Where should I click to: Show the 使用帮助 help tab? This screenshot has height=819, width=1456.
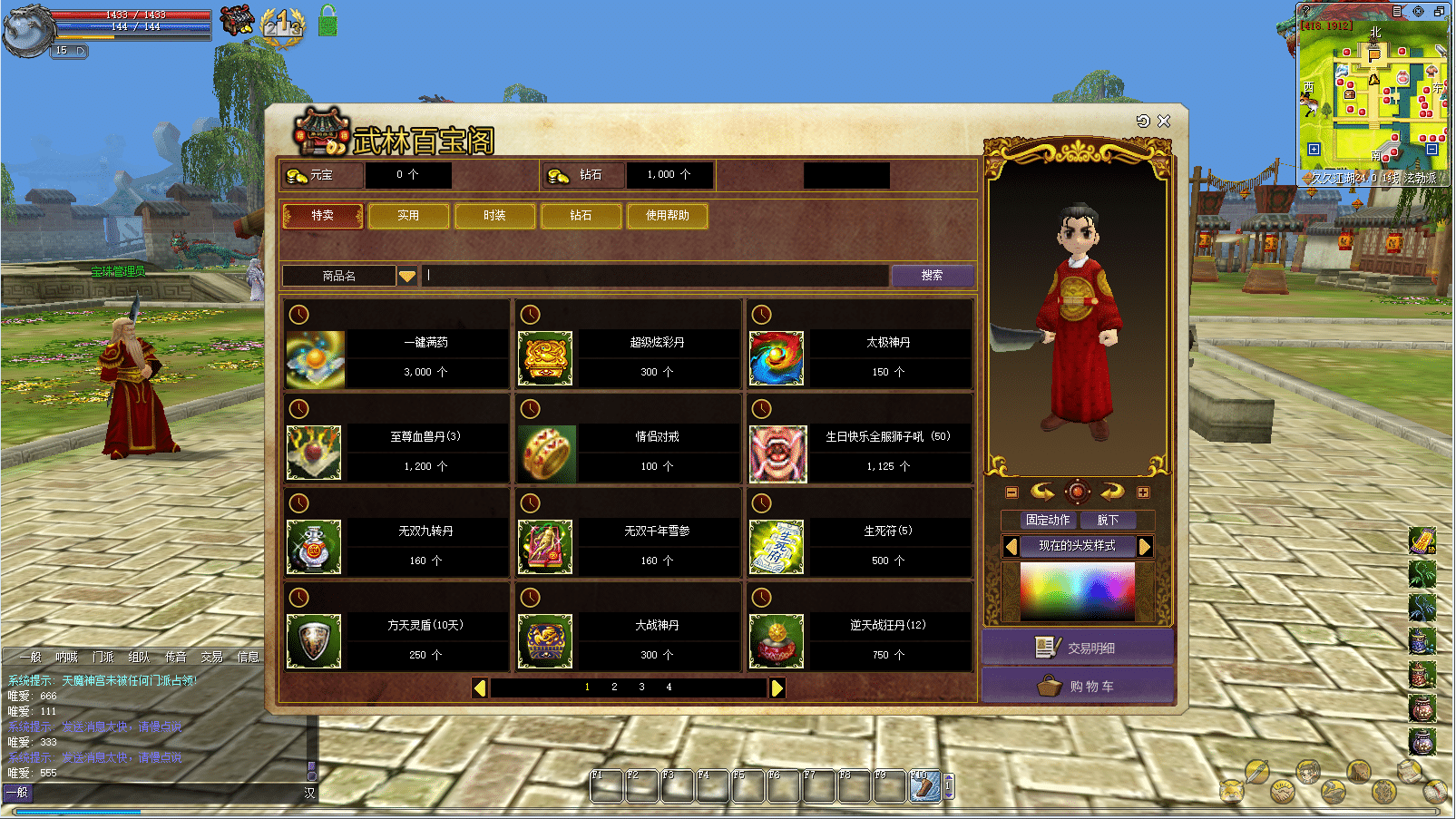point(667,216)
